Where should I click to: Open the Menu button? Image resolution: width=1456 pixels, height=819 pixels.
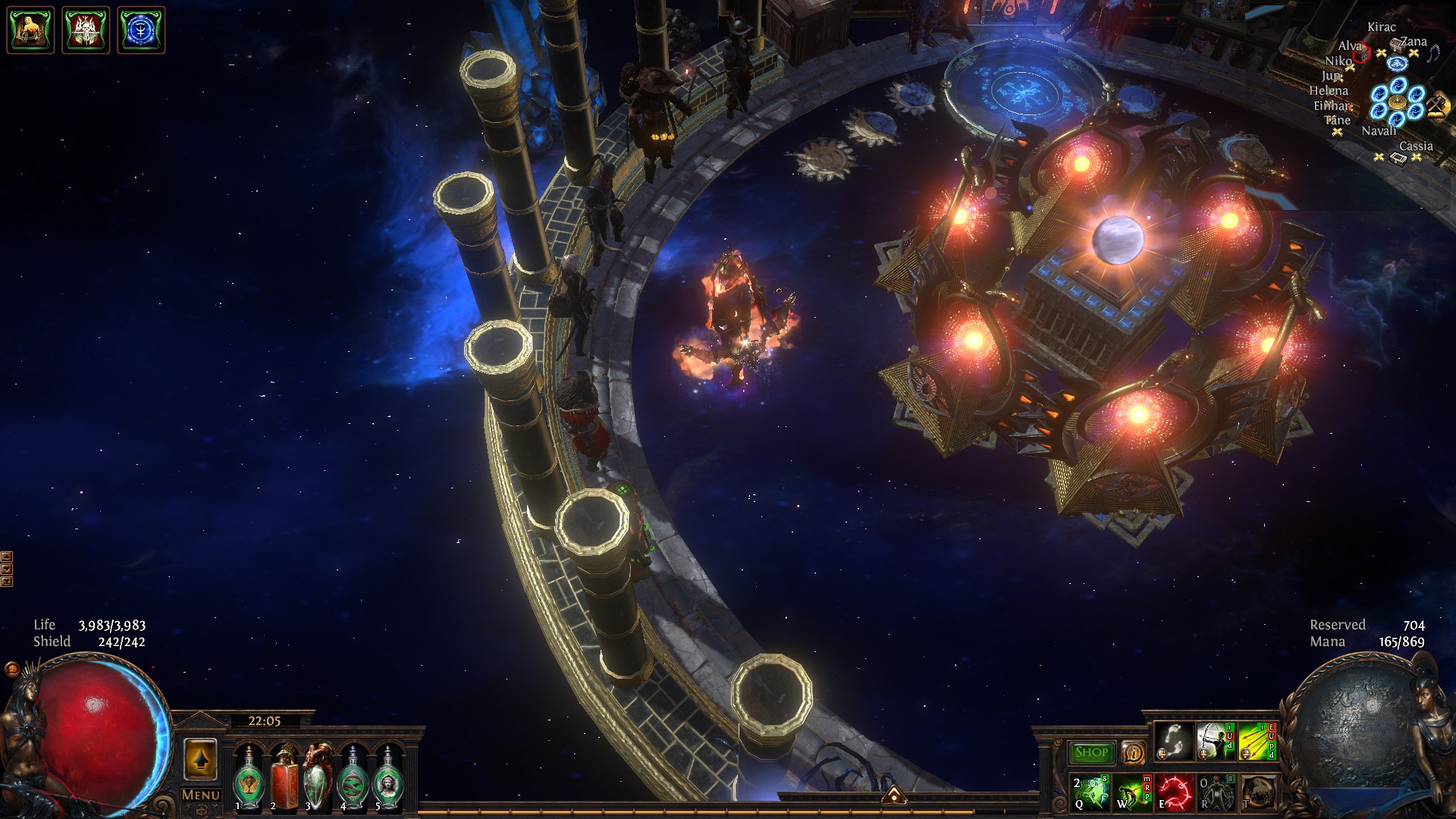tap(200, 795)
